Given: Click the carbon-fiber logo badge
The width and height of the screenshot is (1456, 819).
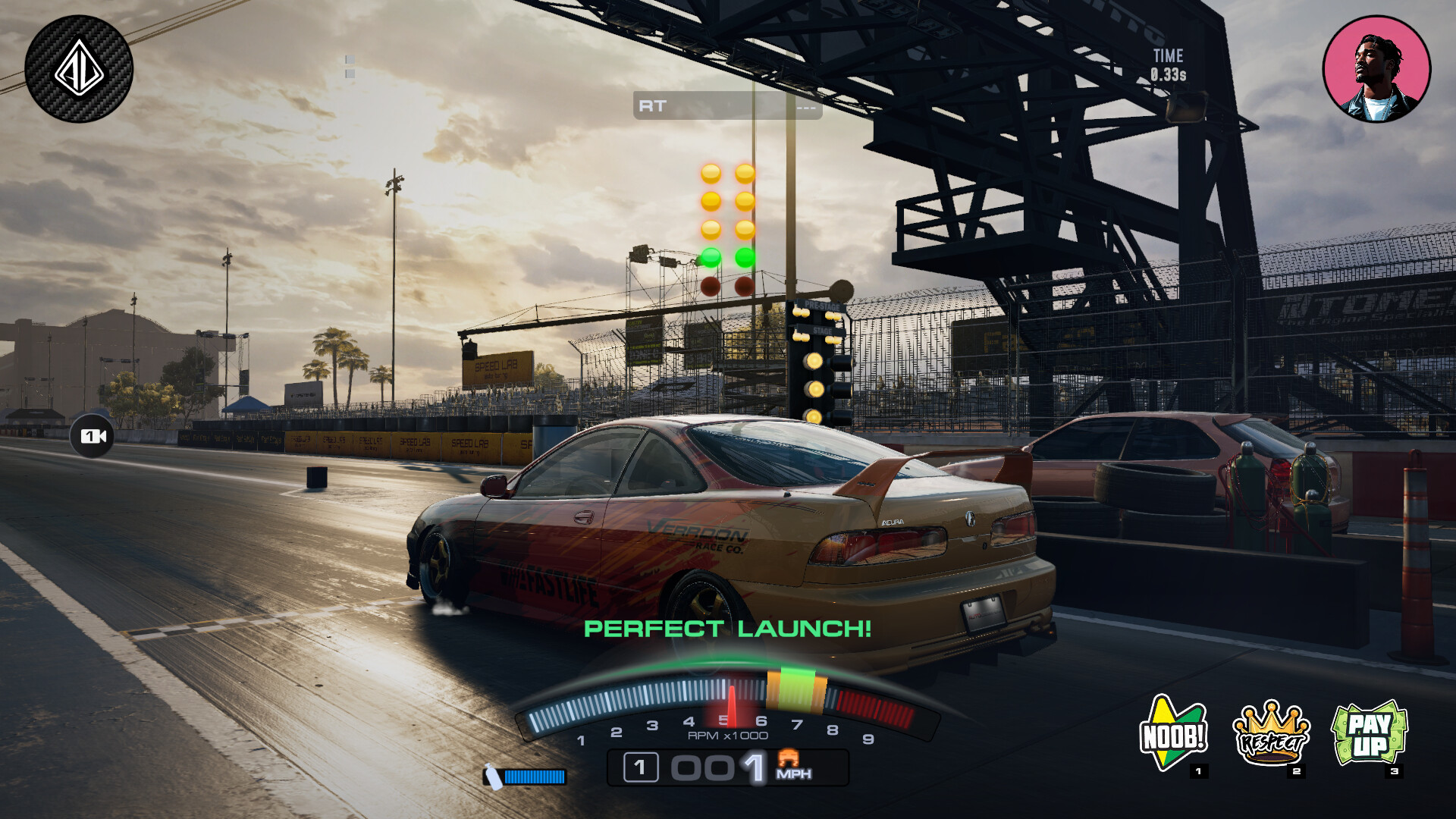Looking at the screenshot, I should [79, 69].
